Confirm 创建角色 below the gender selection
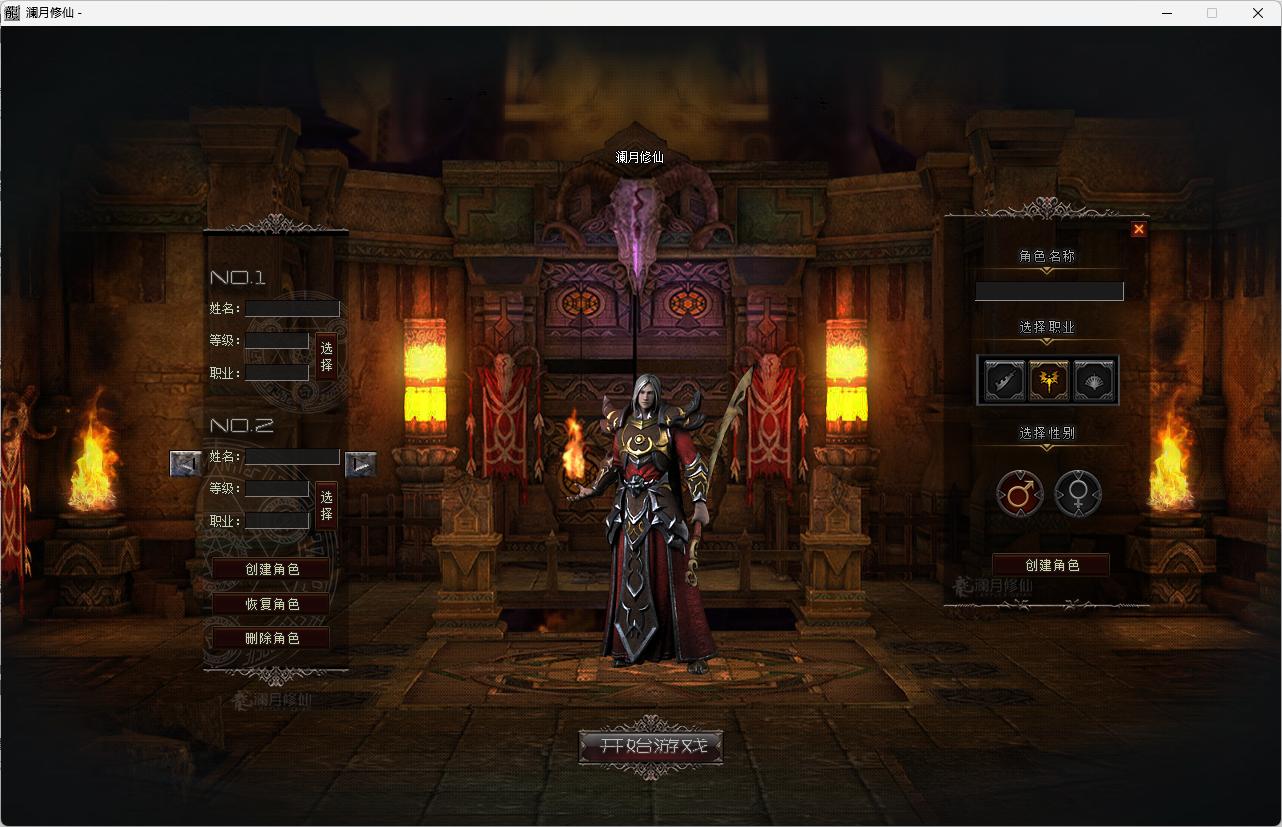The height and width of the screenshot is (827, 1282). point(1051,565)
